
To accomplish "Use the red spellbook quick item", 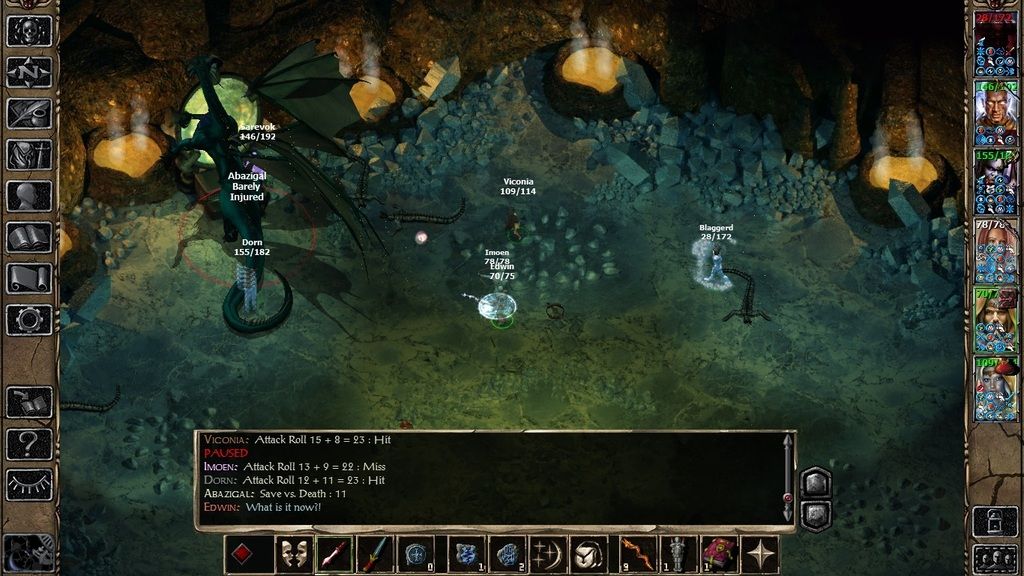I will 718,554.
